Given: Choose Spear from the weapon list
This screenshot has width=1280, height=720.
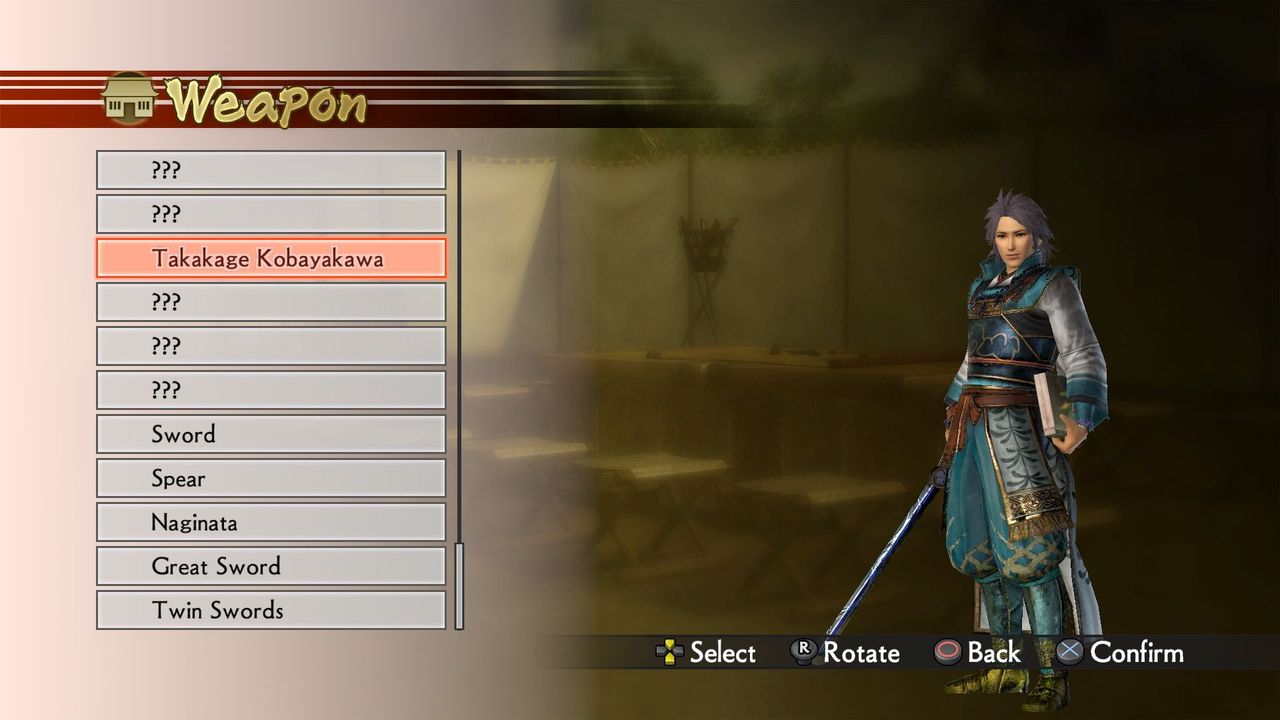Looking at the screenshot, I should point(270,478).
